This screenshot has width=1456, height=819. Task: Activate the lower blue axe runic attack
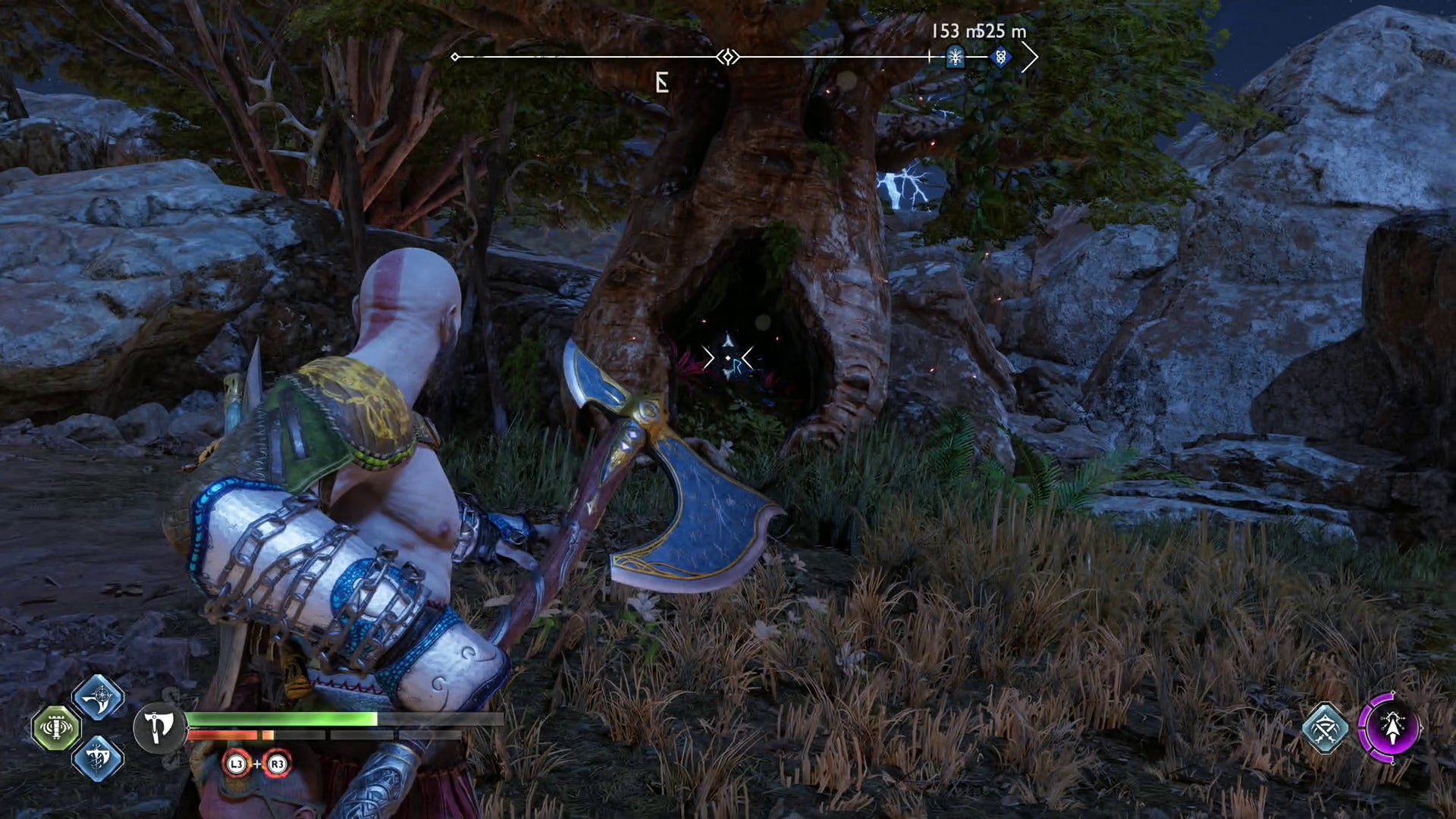pyautogui.click(x=98, y=758)
